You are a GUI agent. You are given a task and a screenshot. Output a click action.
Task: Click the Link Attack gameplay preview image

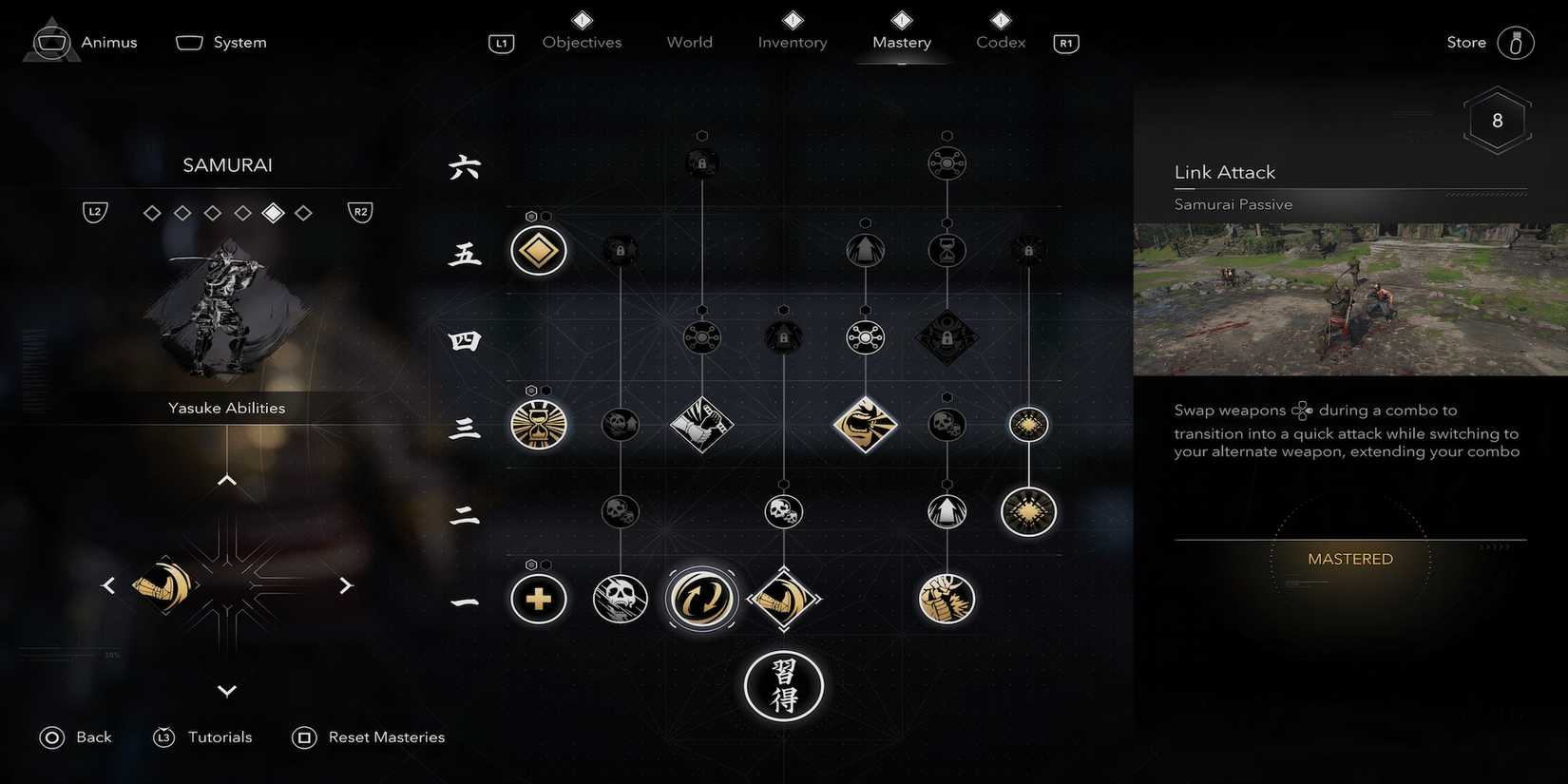point(1348,298)
